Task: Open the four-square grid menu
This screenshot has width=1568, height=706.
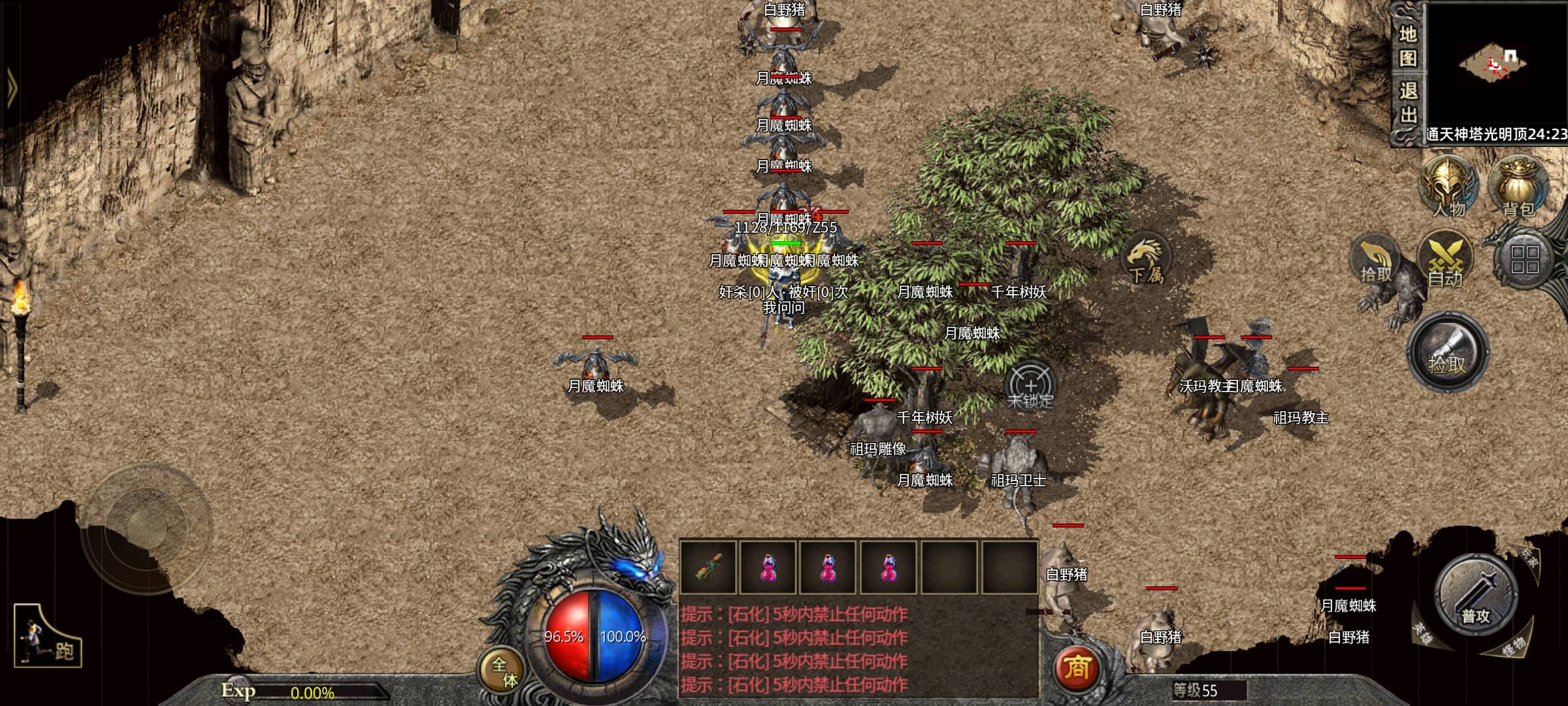Action: (1525, 259)
